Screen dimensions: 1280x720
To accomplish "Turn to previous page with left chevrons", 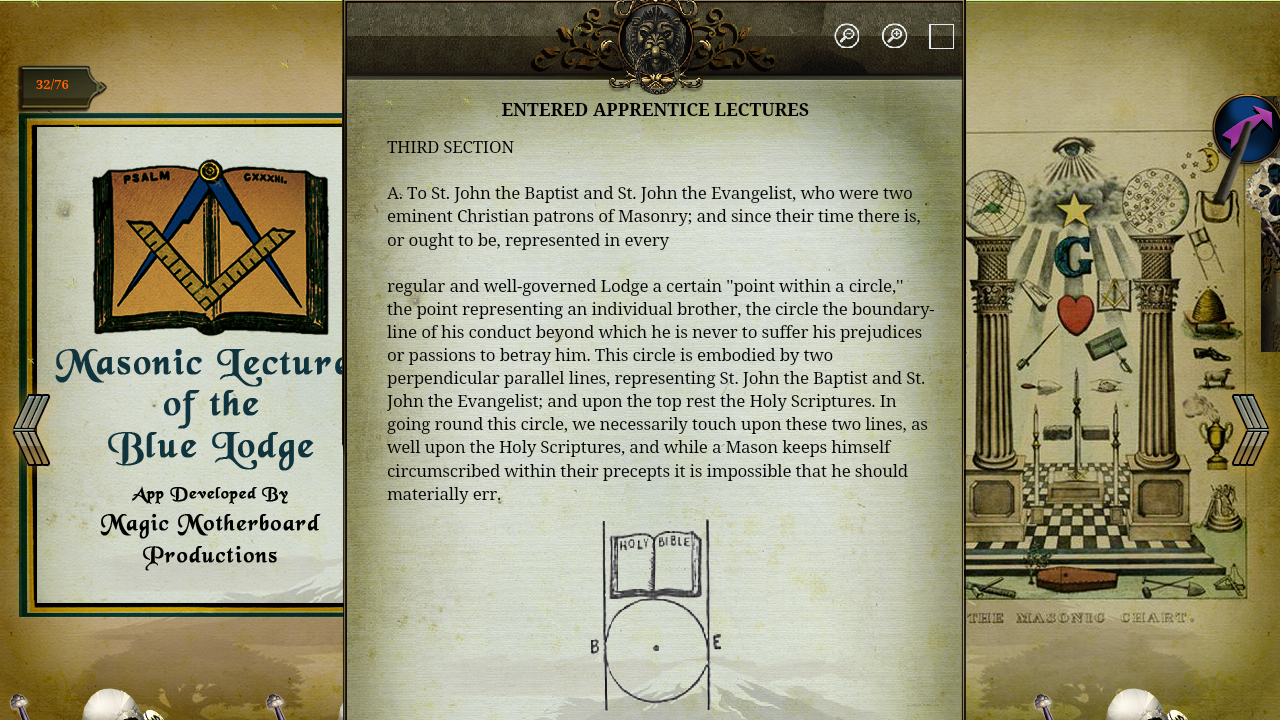I will click(x=31, y=428).
